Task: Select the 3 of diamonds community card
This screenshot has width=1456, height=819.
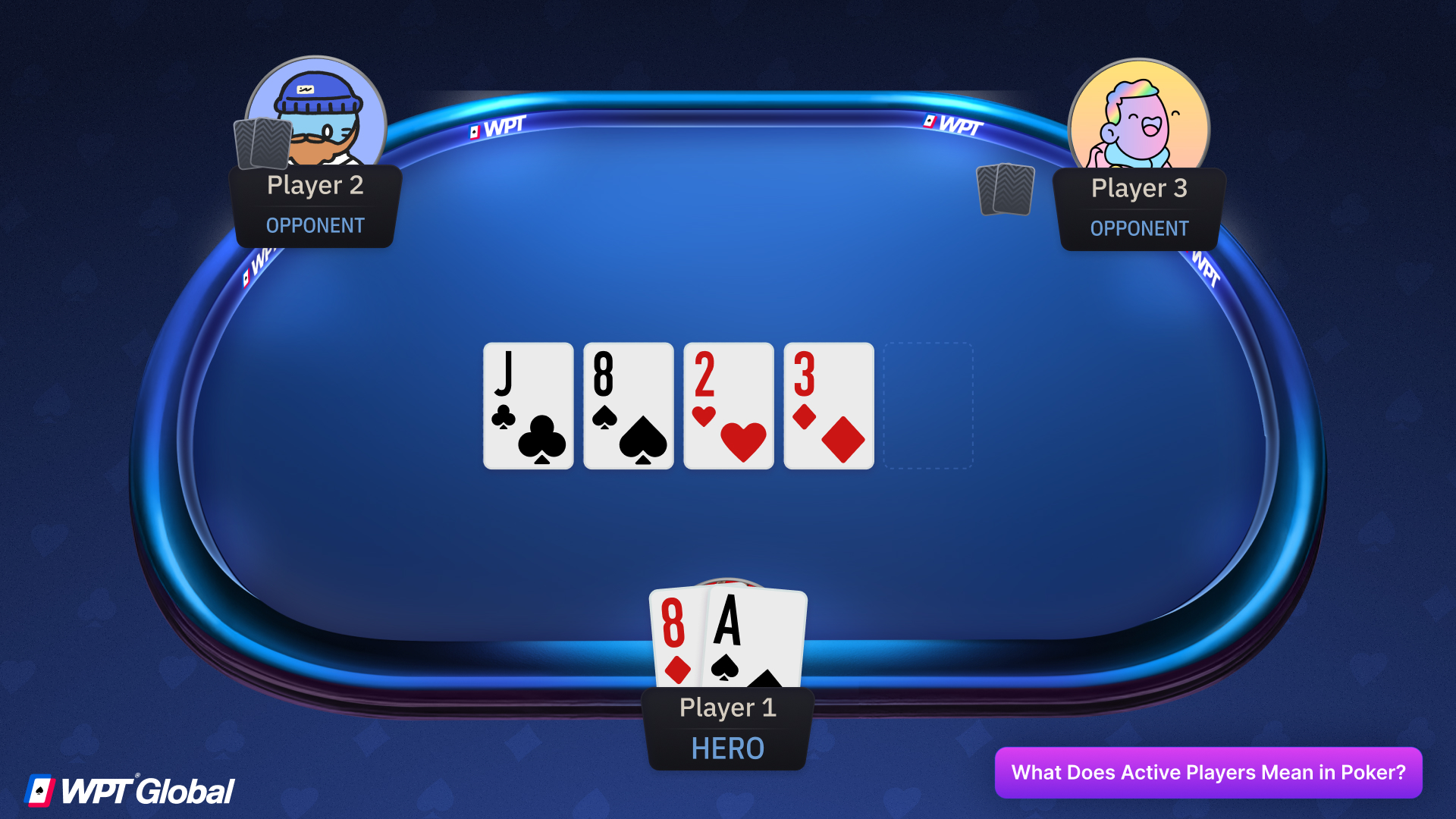Action: 828,406
